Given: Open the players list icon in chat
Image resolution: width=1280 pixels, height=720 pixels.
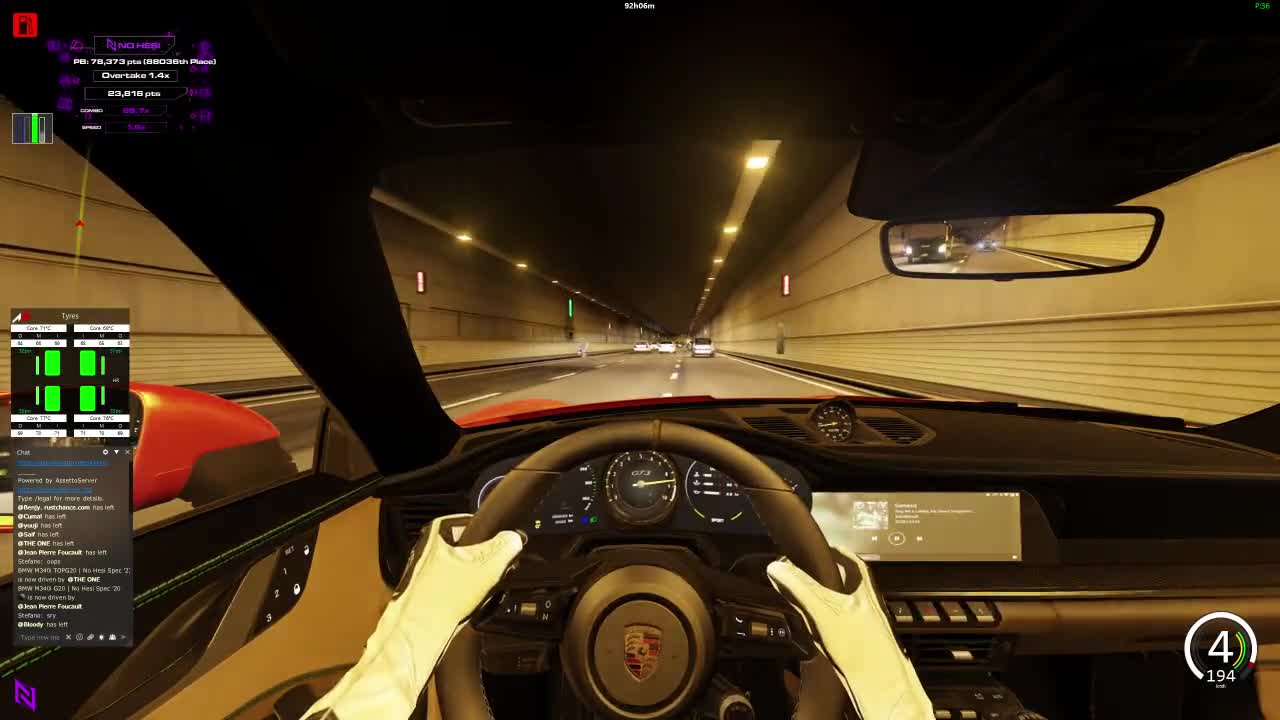Looking at the screenshot, I should click(112, 637).
